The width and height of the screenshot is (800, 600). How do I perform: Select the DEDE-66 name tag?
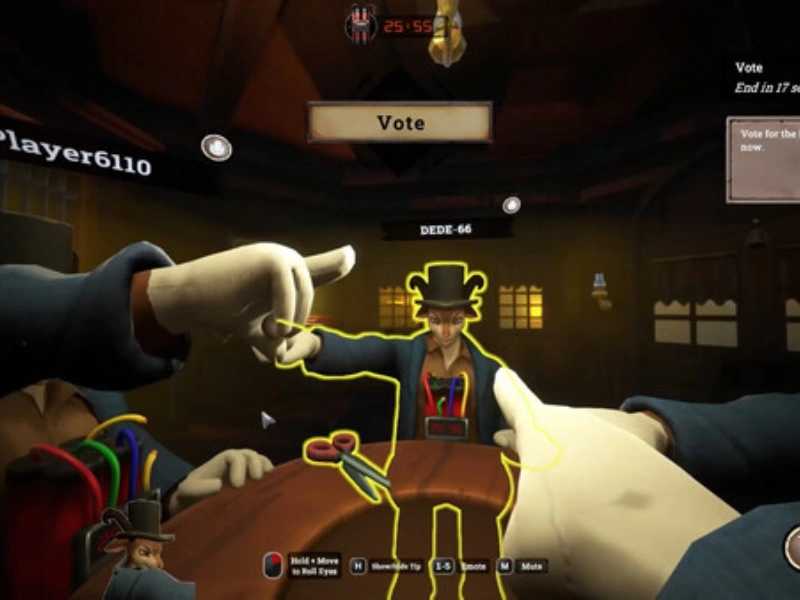tap(447, 230)
